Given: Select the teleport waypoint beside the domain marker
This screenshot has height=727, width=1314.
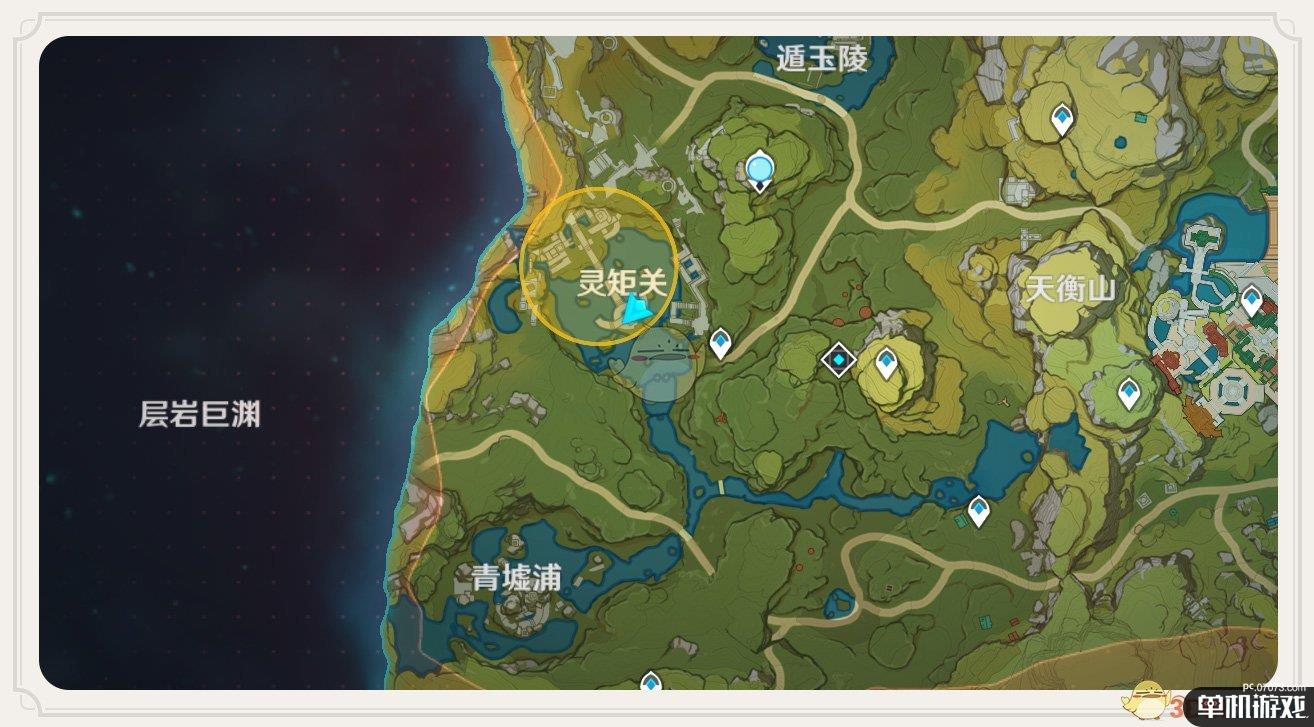Looking at the screenshot, I should pos(886,362).
